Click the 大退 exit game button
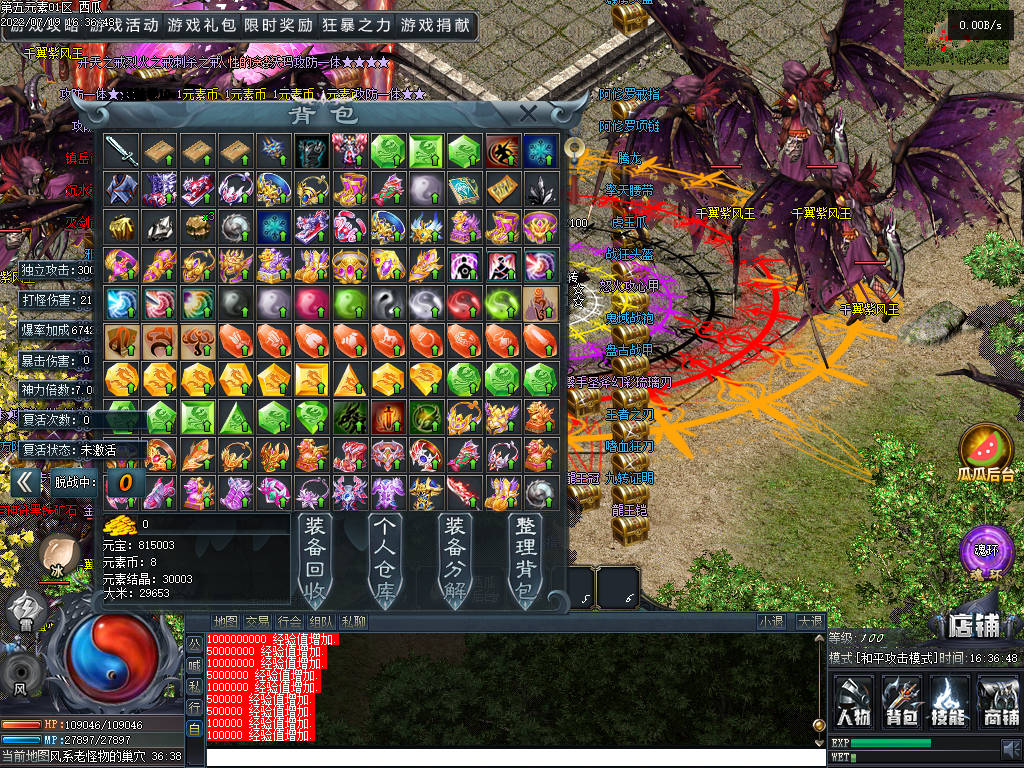This screenshot has width=1024, height=768. (x=809, y=622)
